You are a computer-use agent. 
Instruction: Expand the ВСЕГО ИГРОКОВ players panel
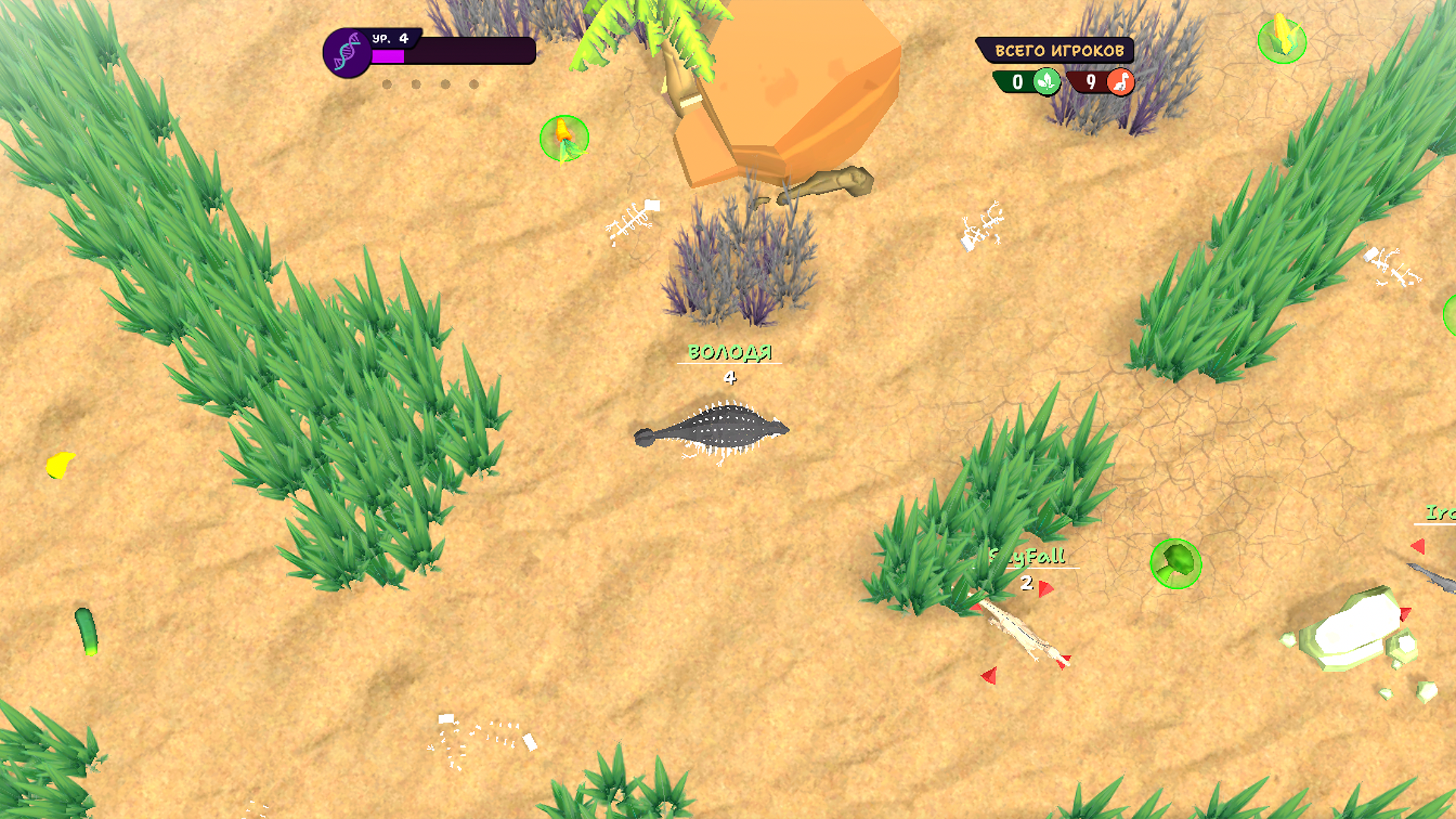tap(1059, 50)
